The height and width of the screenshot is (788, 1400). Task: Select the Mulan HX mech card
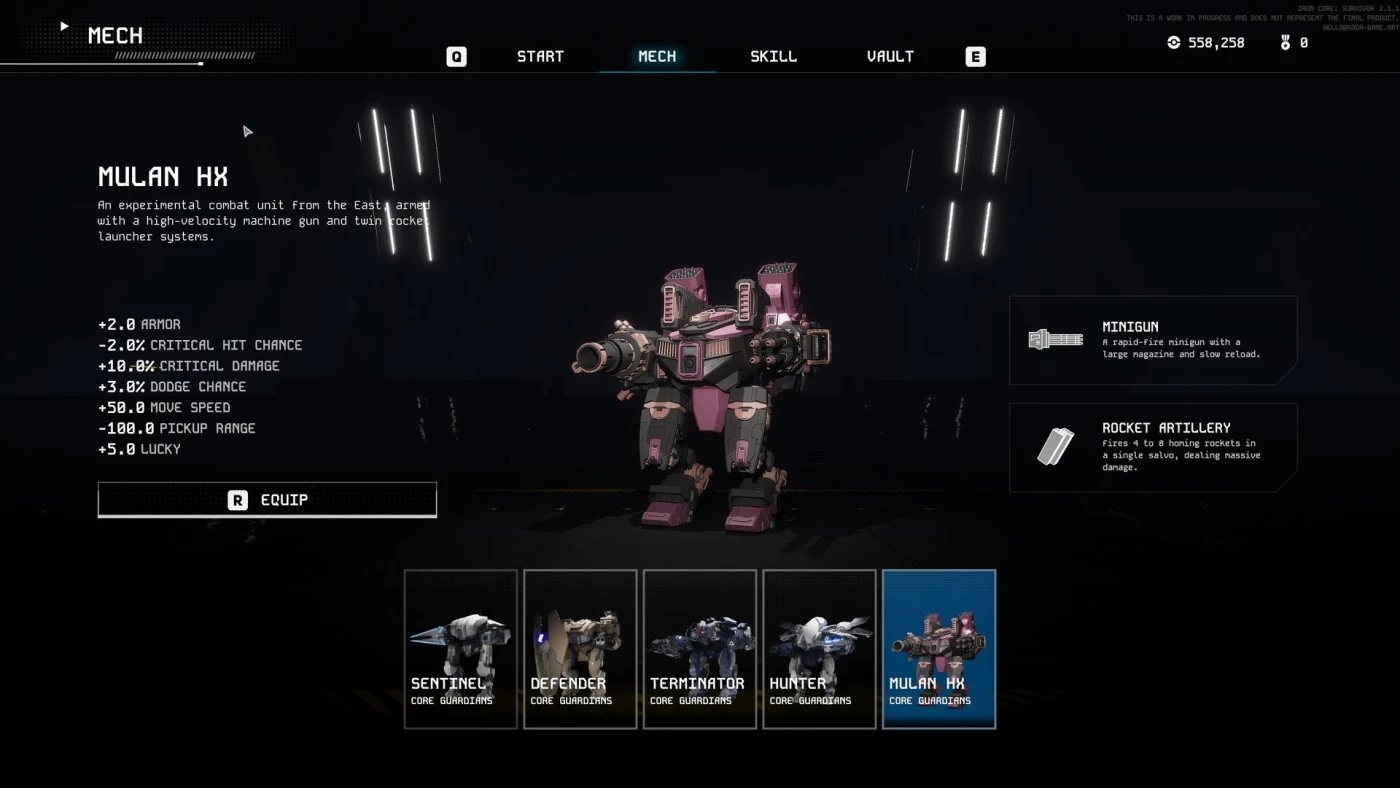click(939, 648)
